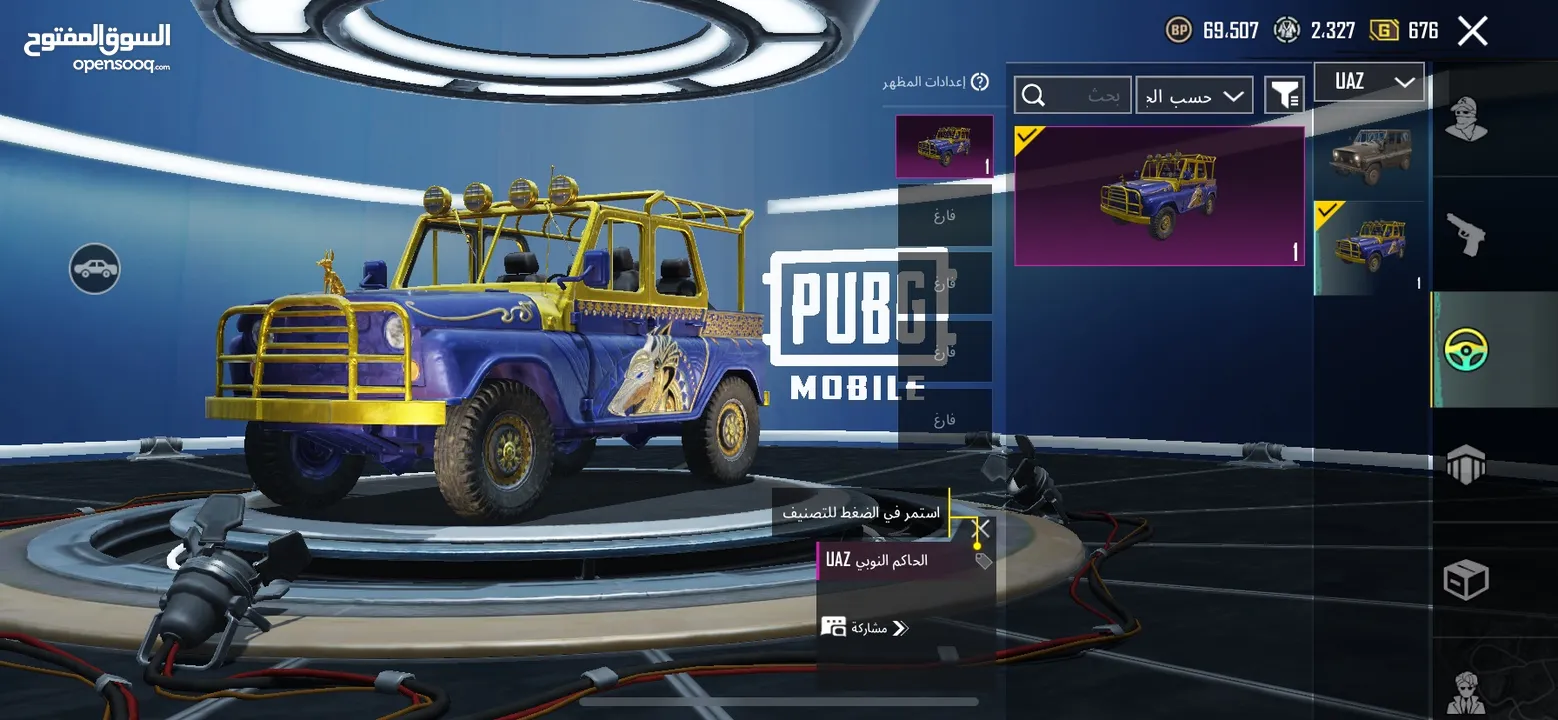This screenshot has height=720, width=1558.
Task: Click the skin search field
Action: point(1073,96)
